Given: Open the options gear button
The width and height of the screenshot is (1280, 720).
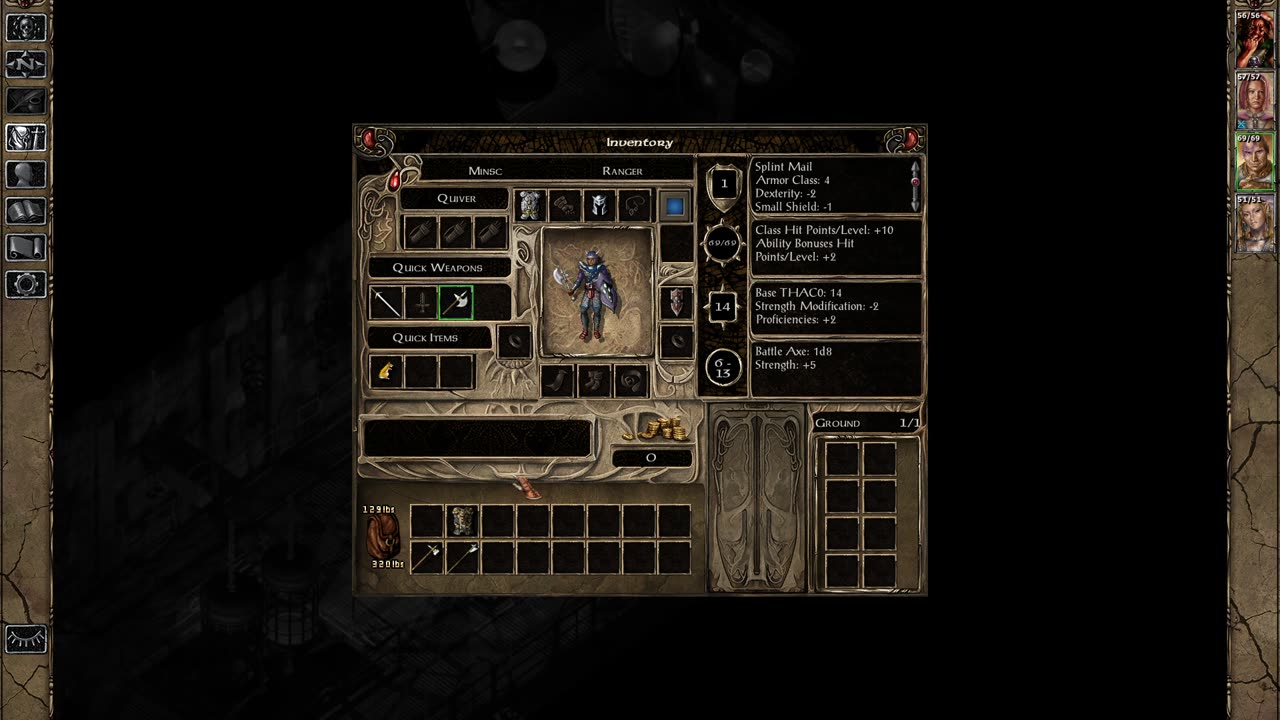Looking at the screenshot, I should point(26,284).
